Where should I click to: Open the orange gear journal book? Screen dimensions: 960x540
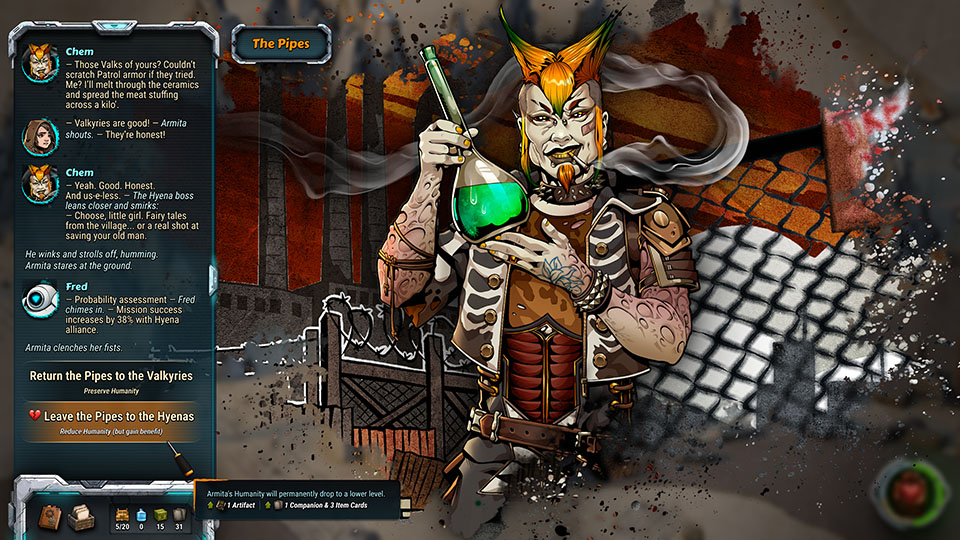tap(50, 515)
